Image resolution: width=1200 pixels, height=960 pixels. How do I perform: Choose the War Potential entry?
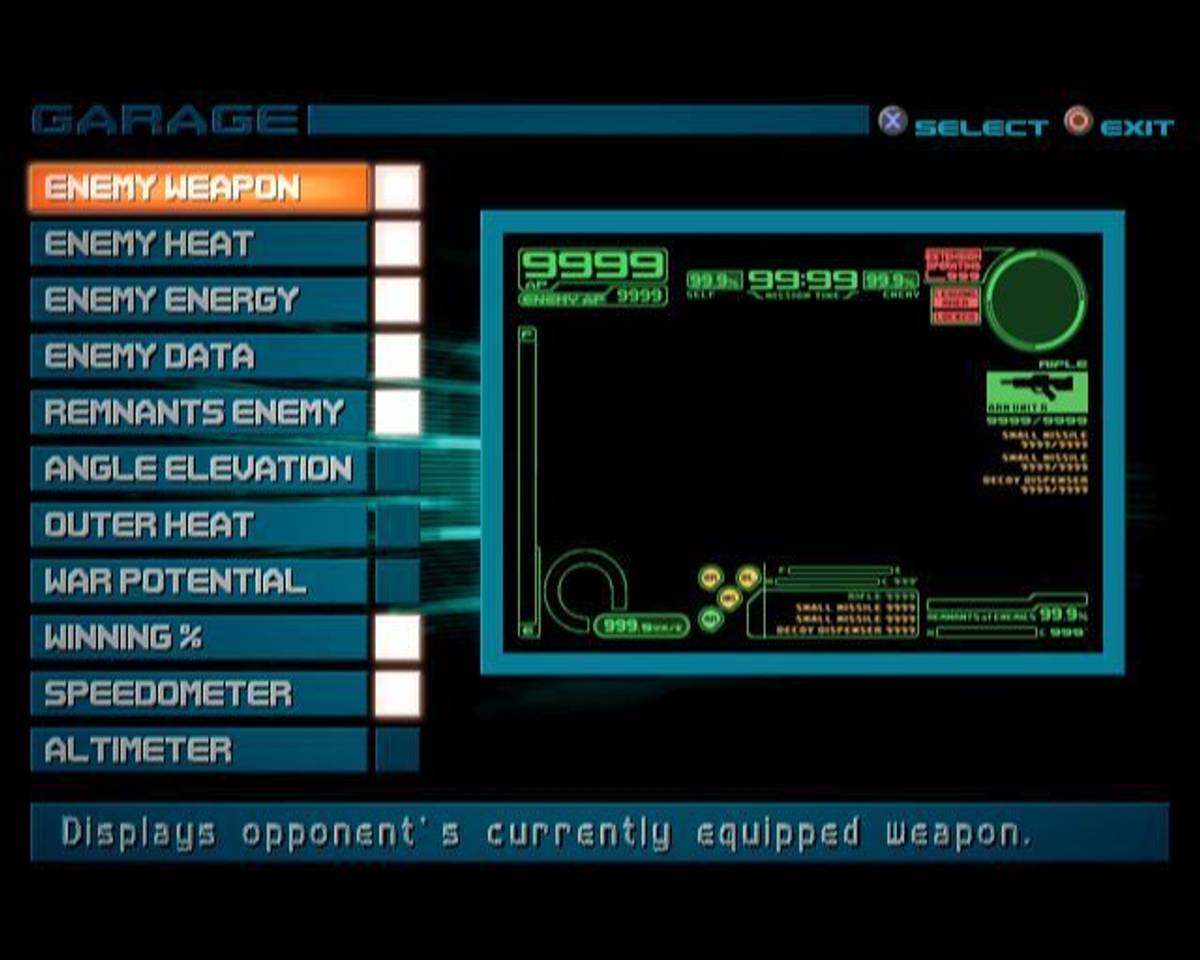click(198, 581)
